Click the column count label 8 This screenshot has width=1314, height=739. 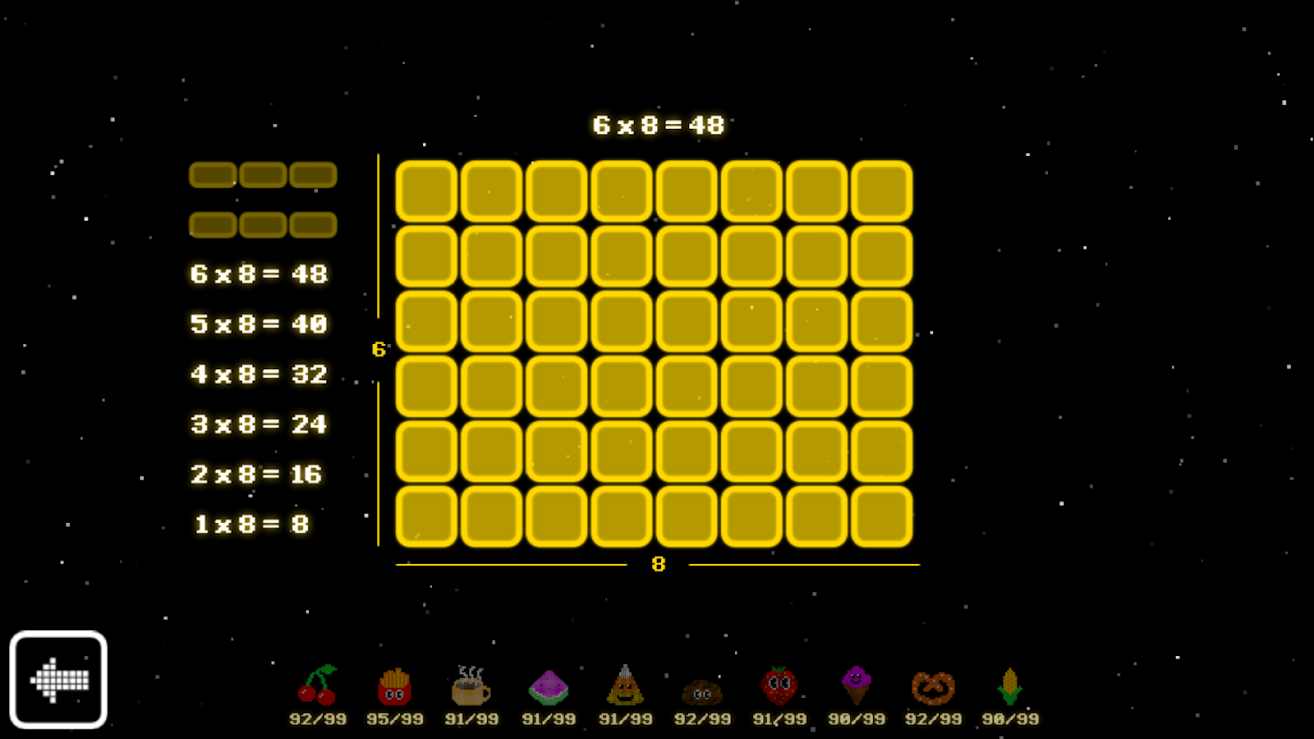(657, 563)
